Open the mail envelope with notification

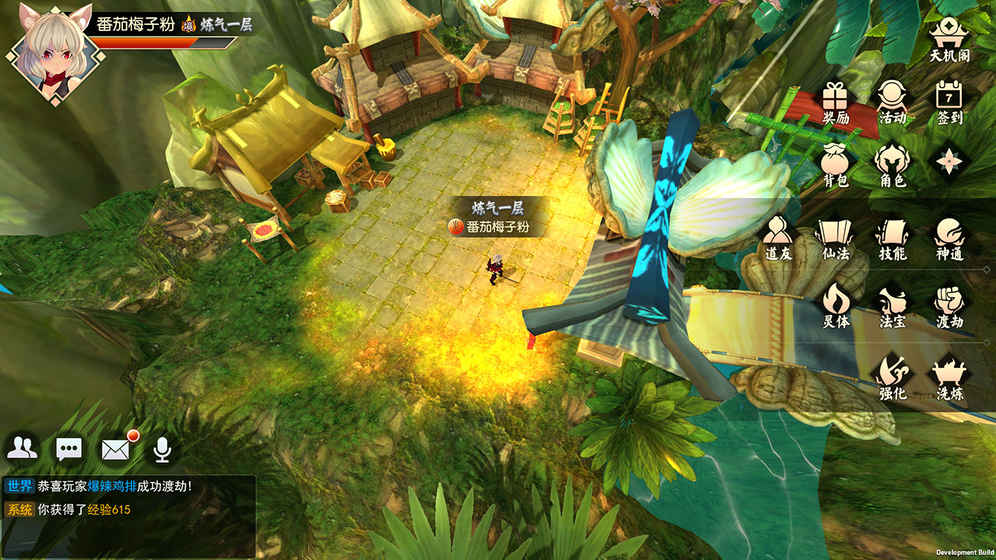coord(116,449)
